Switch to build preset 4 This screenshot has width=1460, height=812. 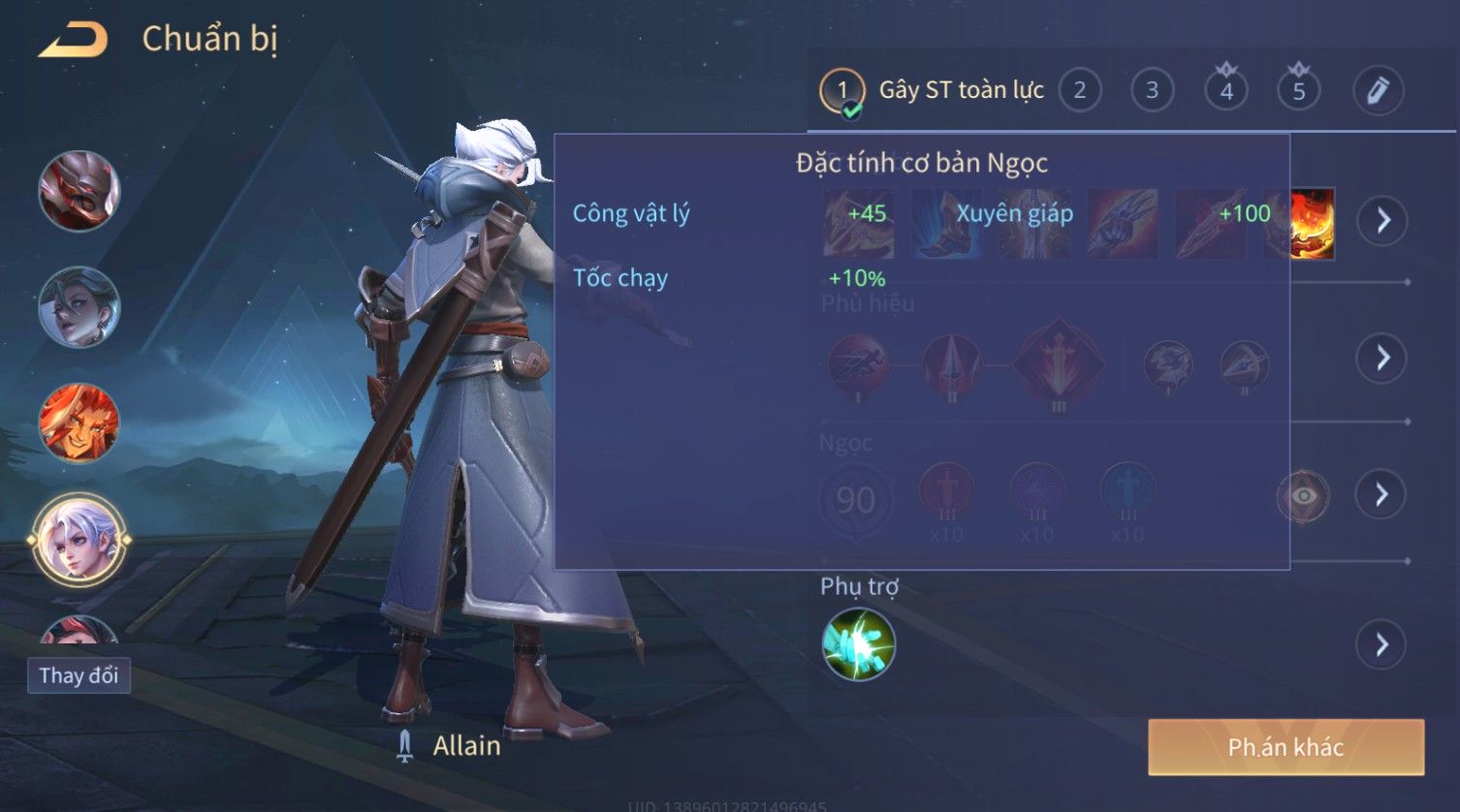[x=1226, y=91]
